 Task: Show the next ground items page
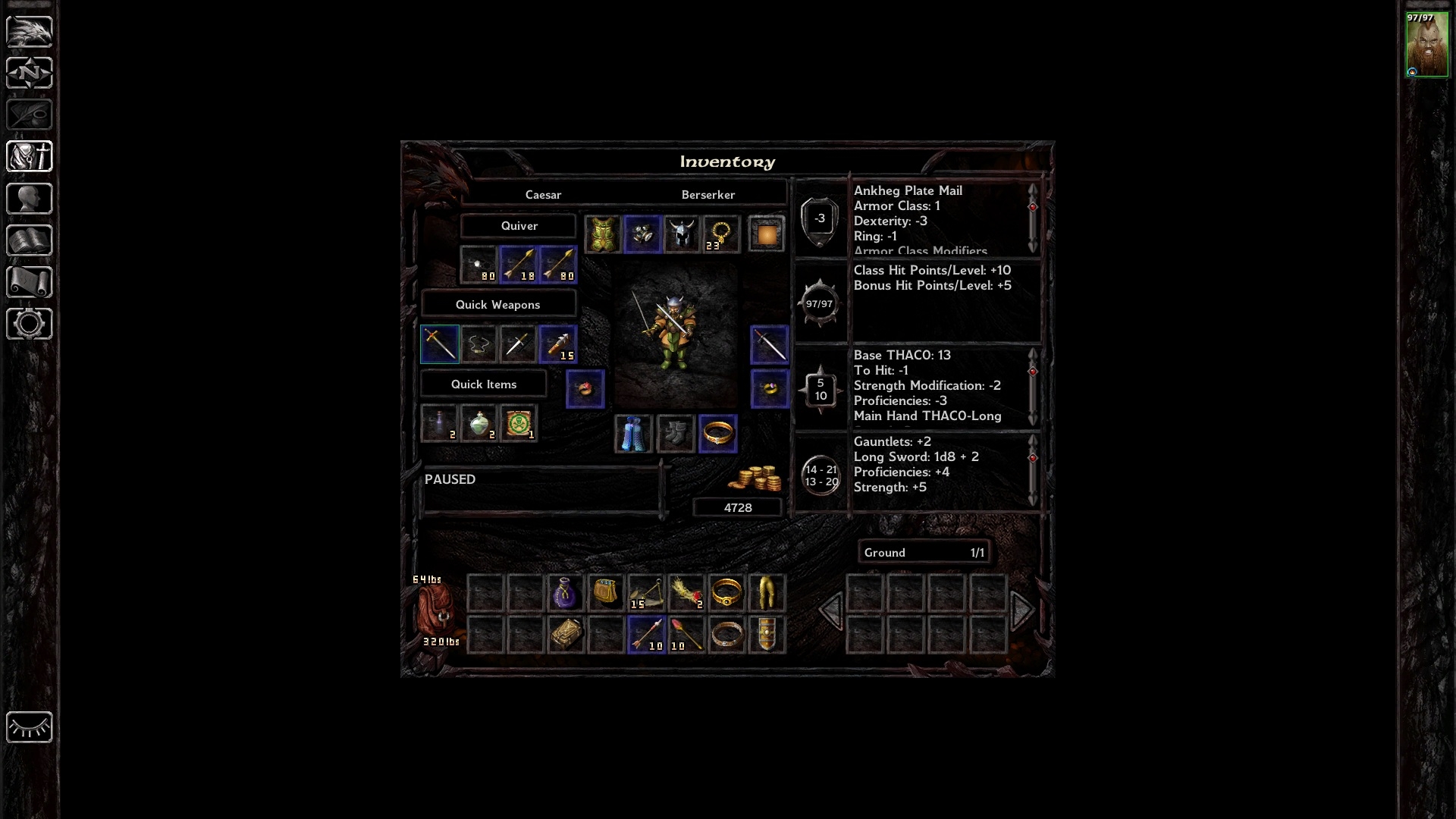point(1022,610)
